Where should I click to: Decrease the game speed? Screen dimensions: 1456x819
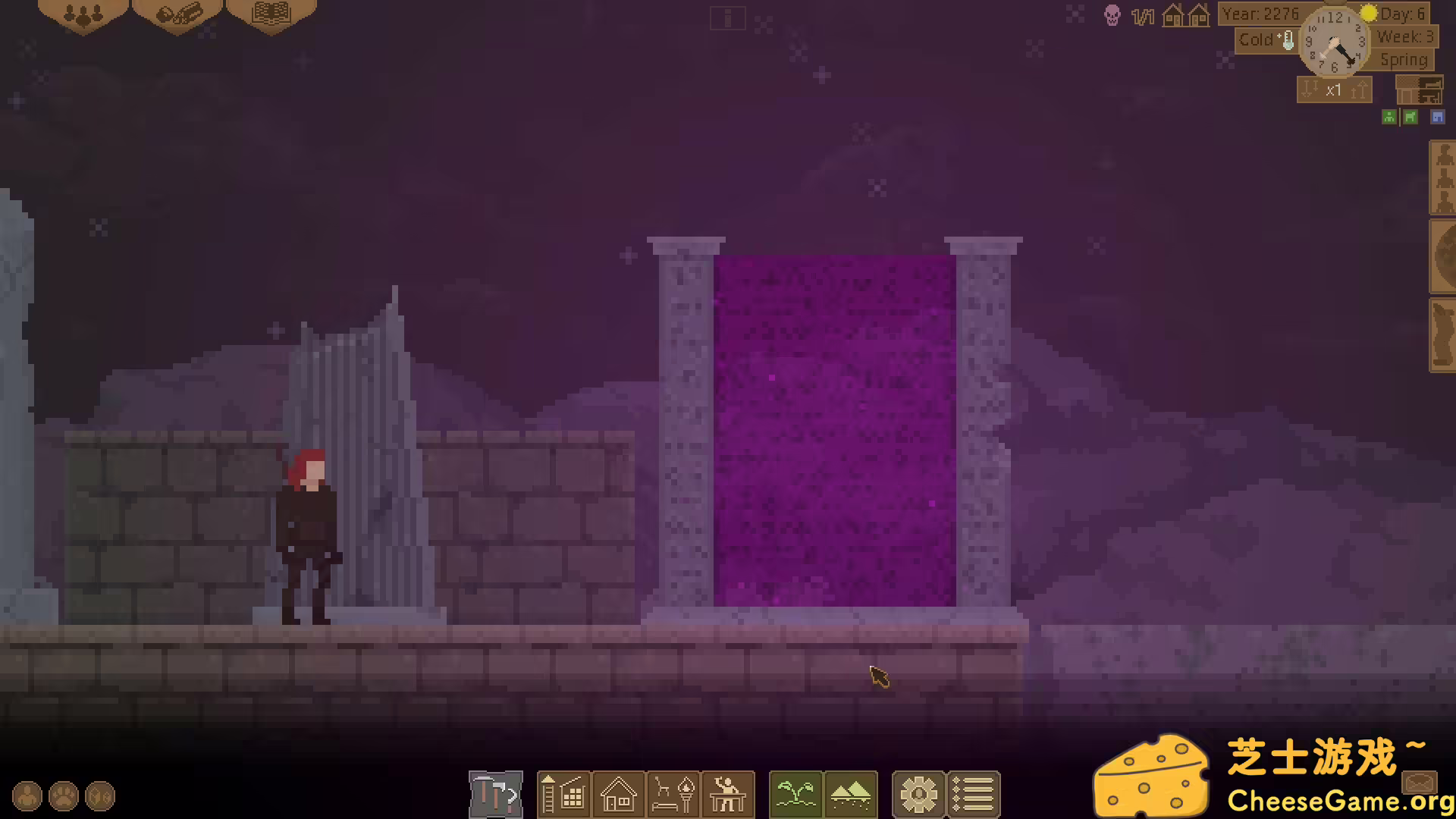point(1310,89)
